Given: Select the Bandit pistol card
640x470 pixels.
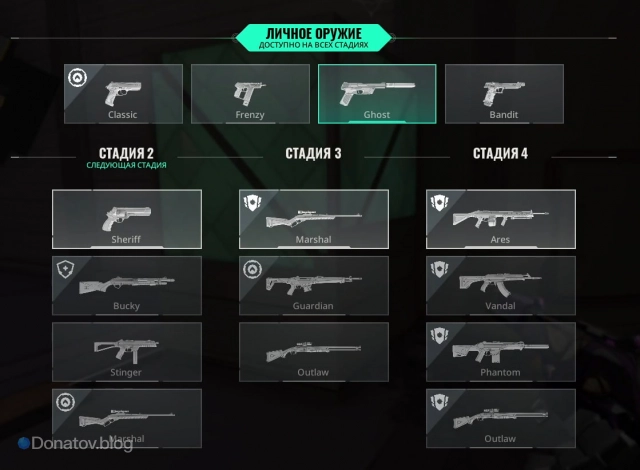Looking at the screenshot, I should (x=504, y=94).
